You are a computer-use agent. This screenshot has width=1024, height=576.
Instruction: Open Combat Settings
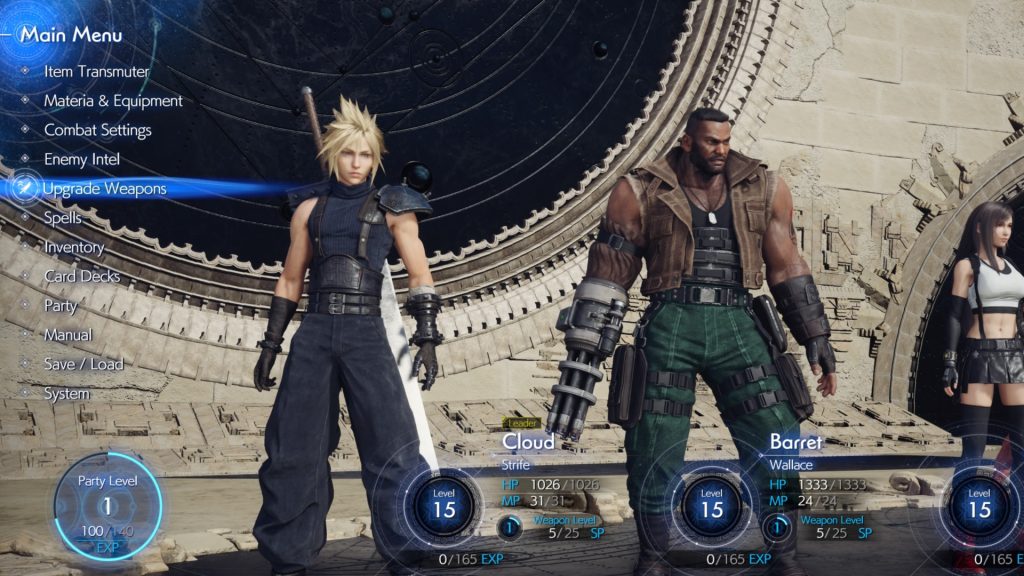tap(97, 130)
